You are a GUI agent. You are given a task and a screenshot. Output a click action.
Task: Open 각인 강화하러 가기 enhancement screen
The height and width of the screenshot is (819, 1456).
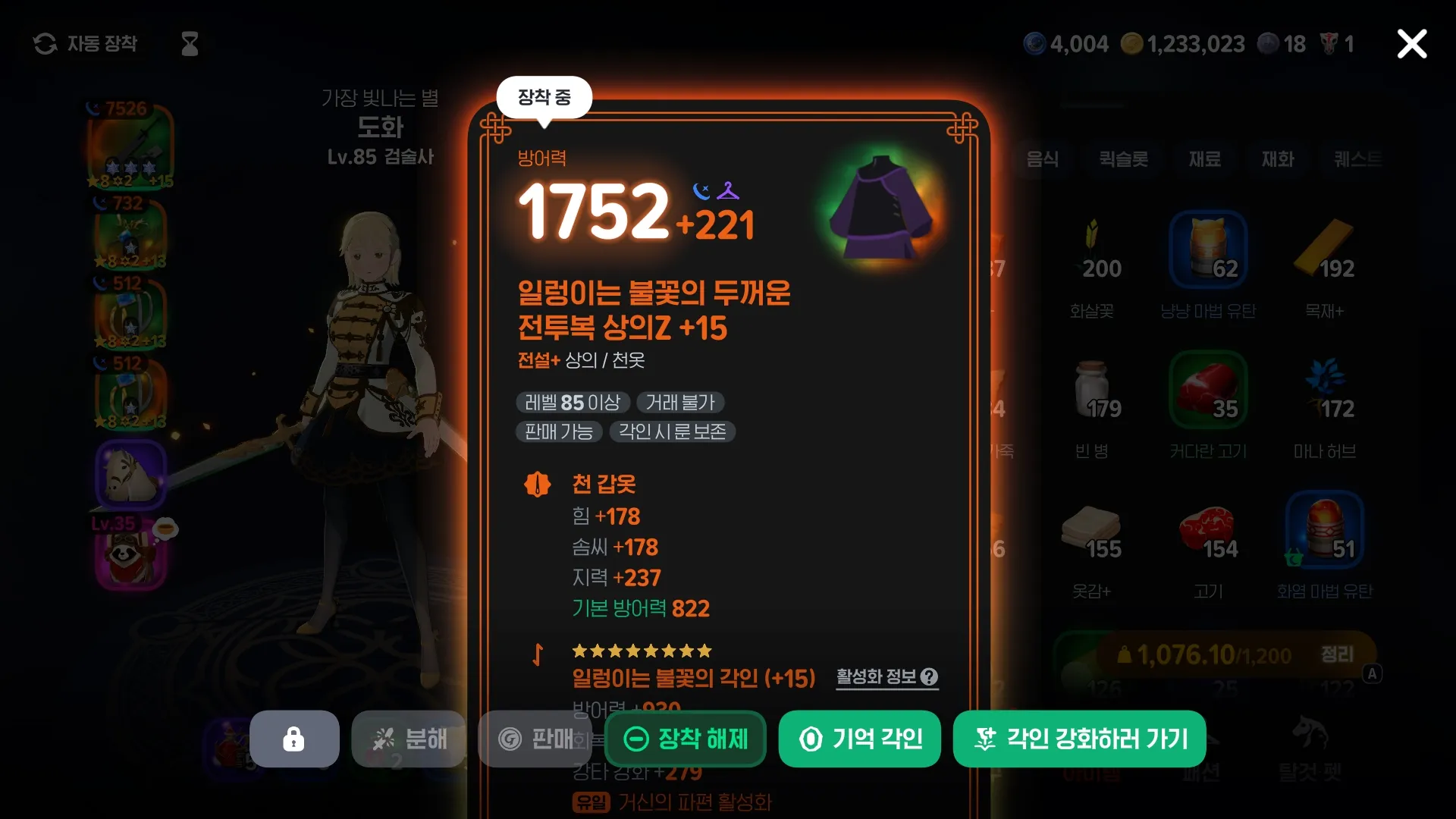1078,739
